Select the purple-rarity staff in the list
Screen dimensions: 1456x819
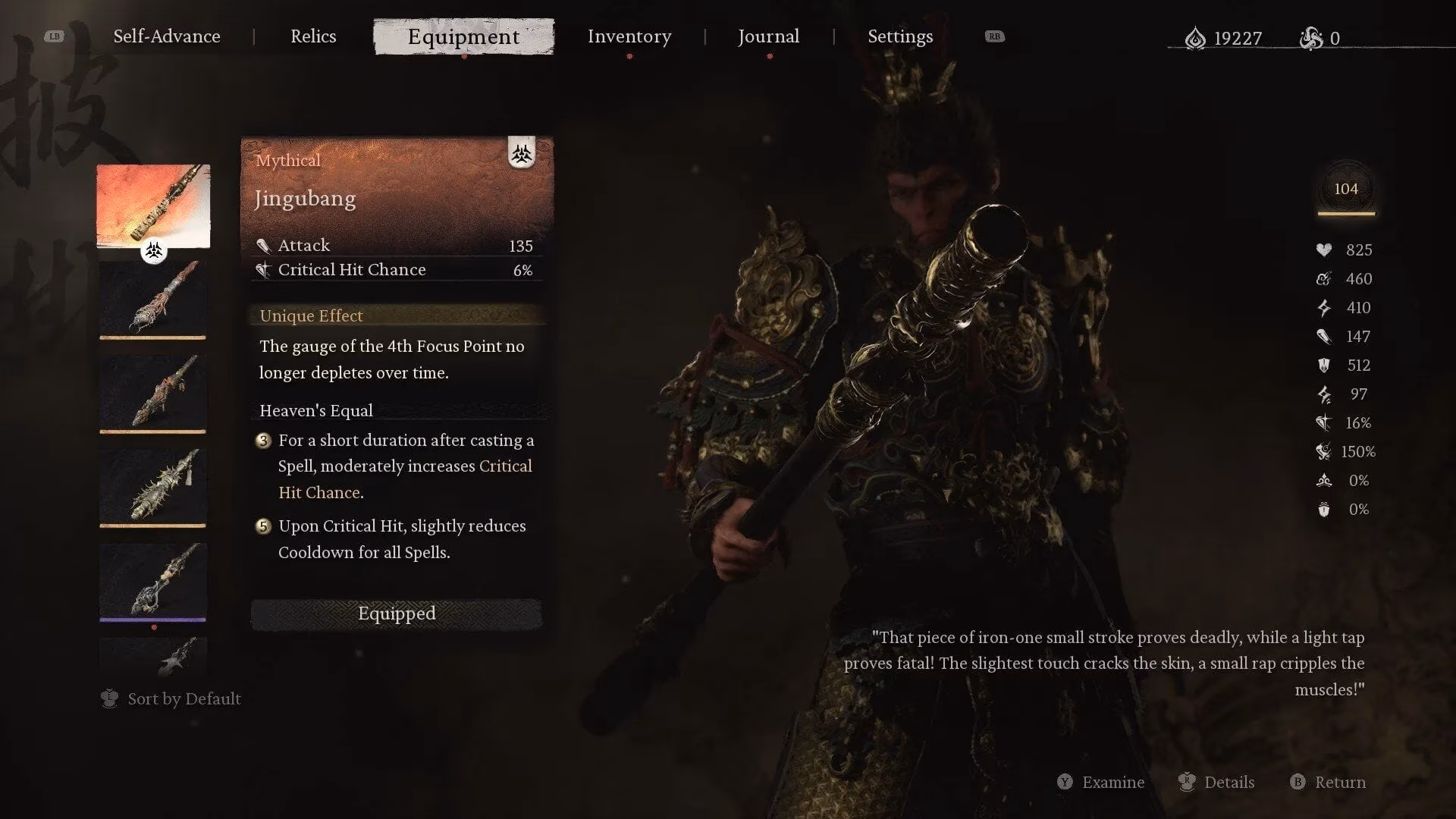153,581
